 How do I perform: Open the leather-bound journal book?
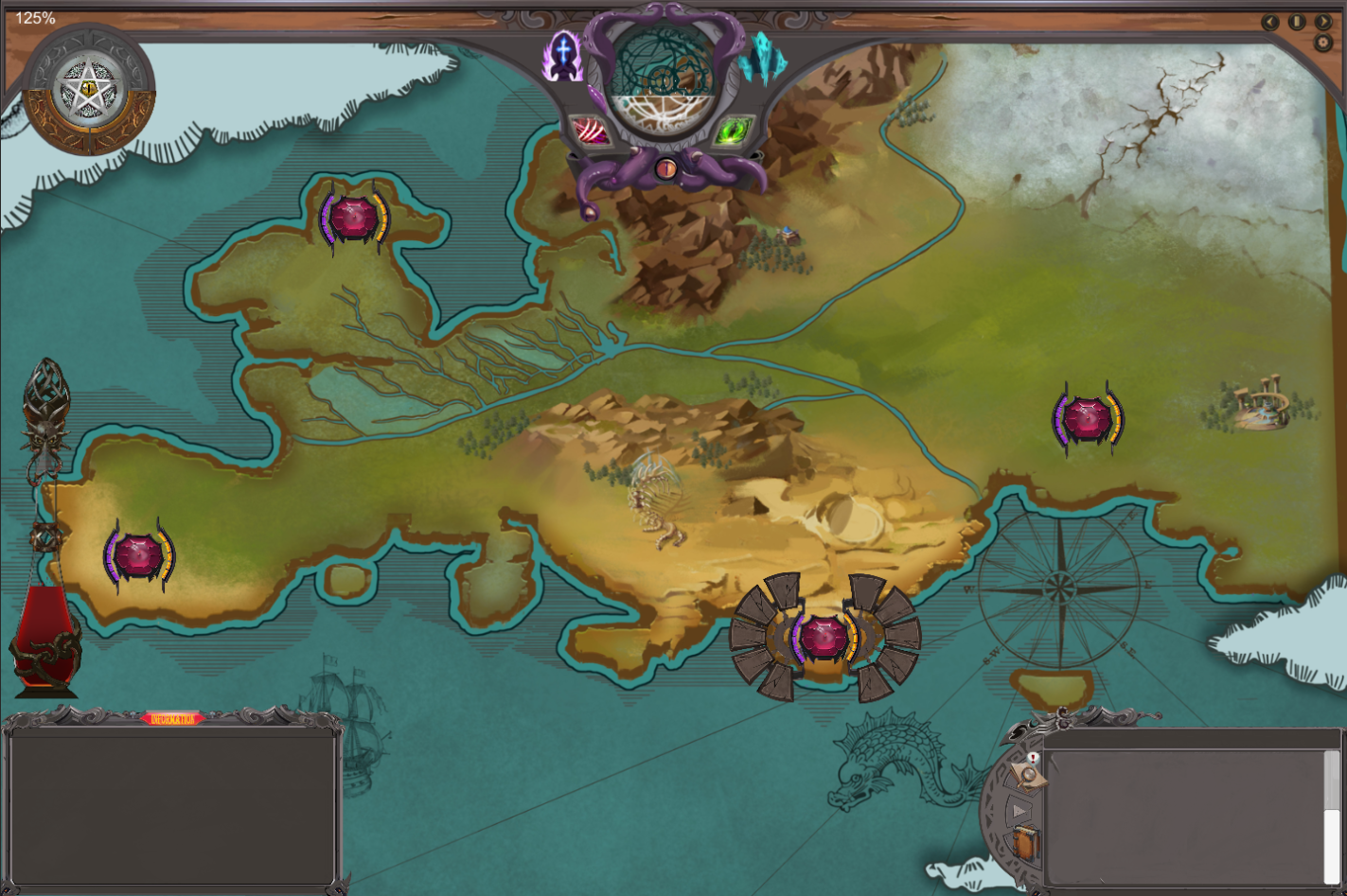click(1025, 842)
